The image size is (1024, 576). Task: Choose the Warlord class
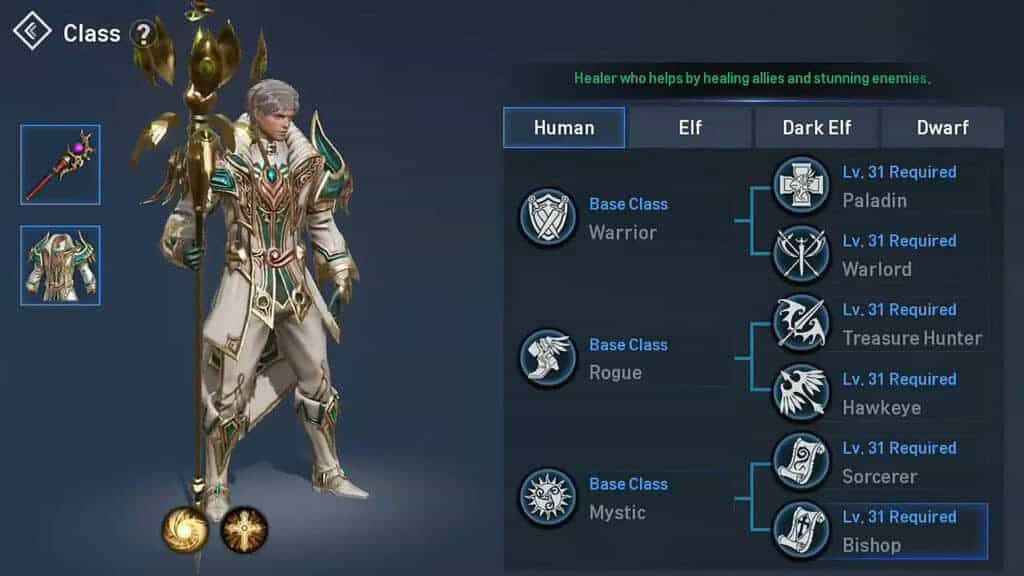click(x=801, y=255)
